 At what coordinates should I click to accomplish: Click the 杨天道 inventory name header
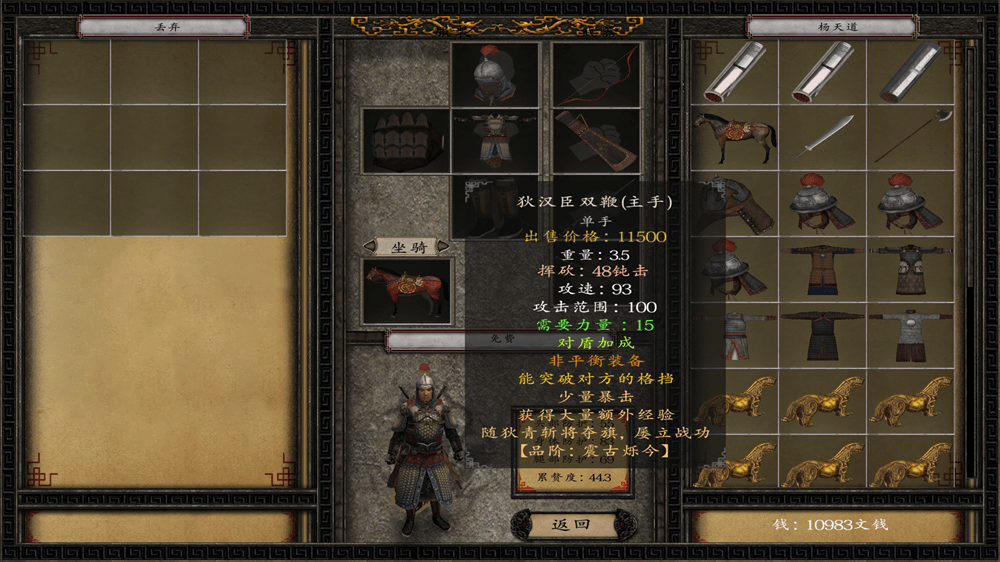(819, 27)
